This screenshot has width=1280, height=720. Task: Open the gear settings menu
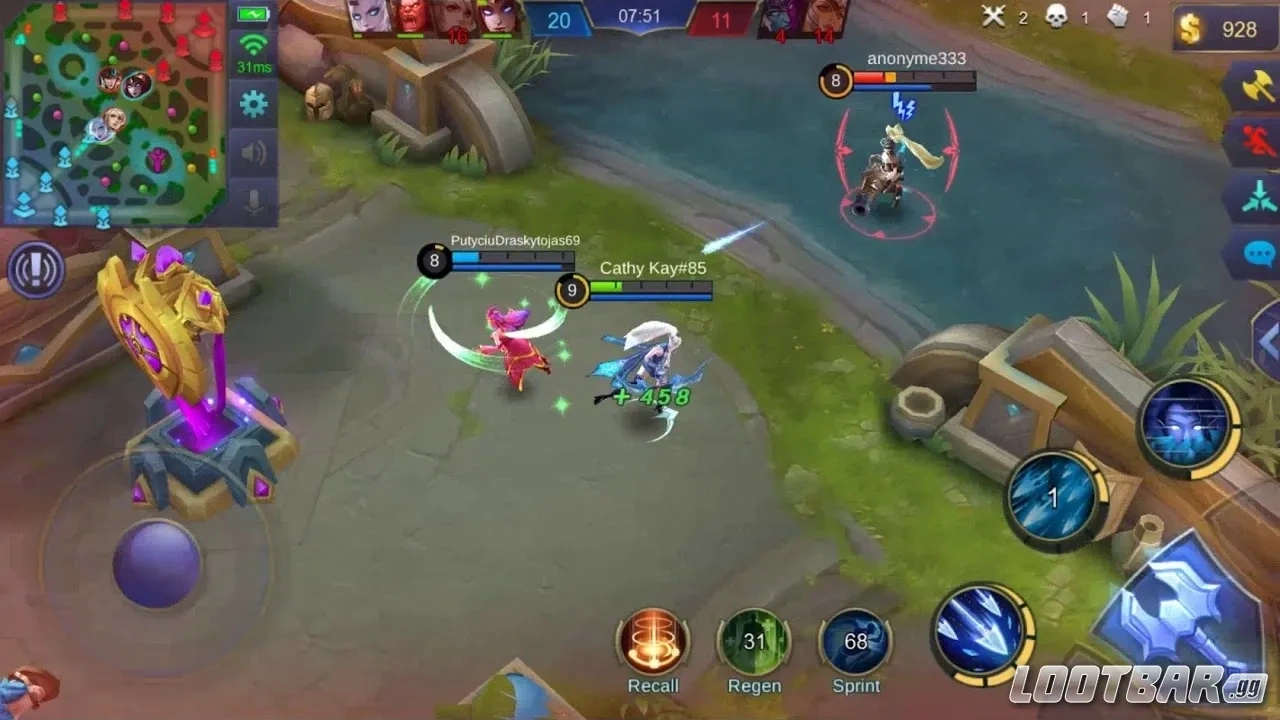(x=254, y=103)
